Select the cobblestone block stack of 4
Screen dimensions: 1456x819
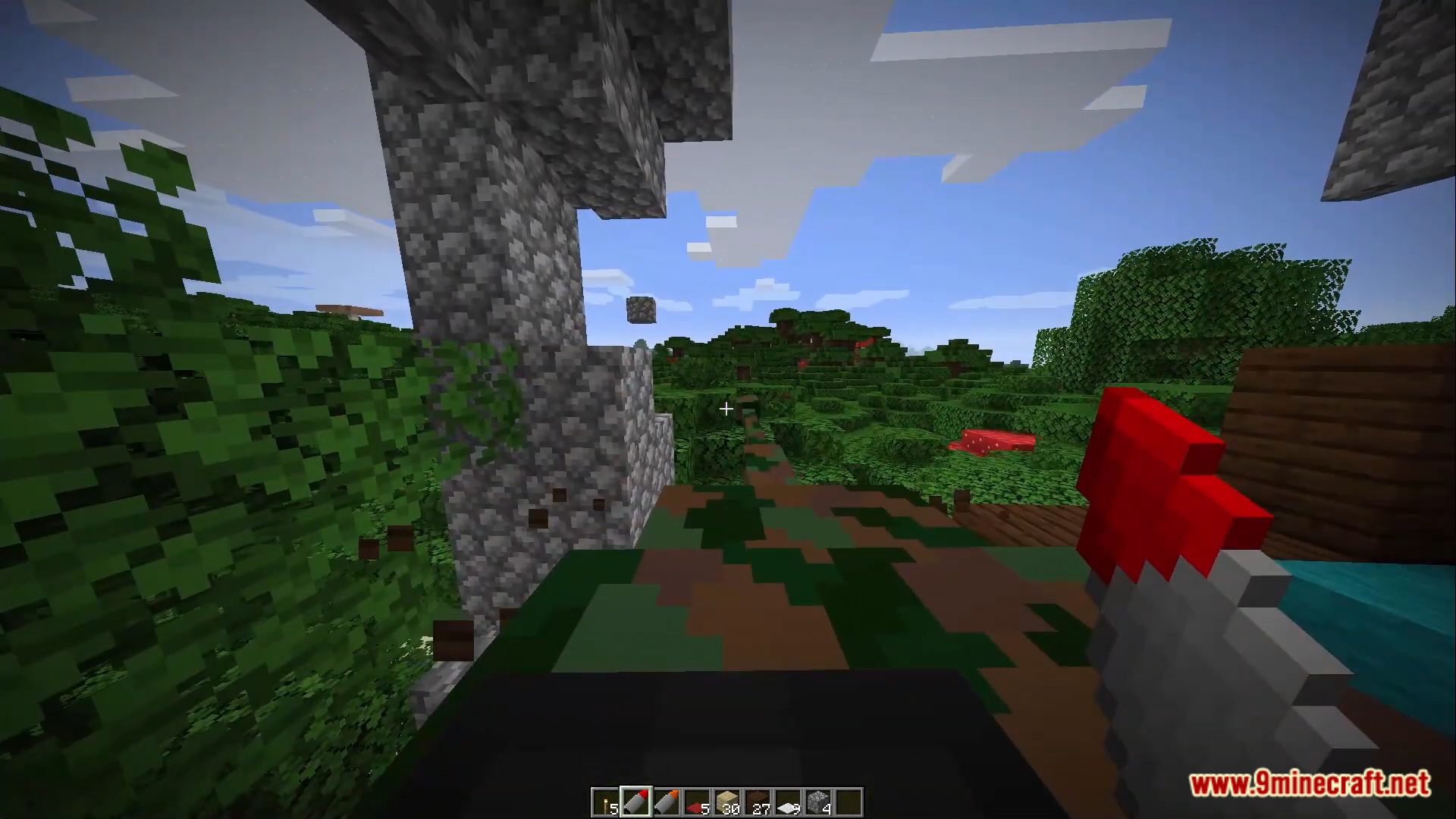(819, 802)
